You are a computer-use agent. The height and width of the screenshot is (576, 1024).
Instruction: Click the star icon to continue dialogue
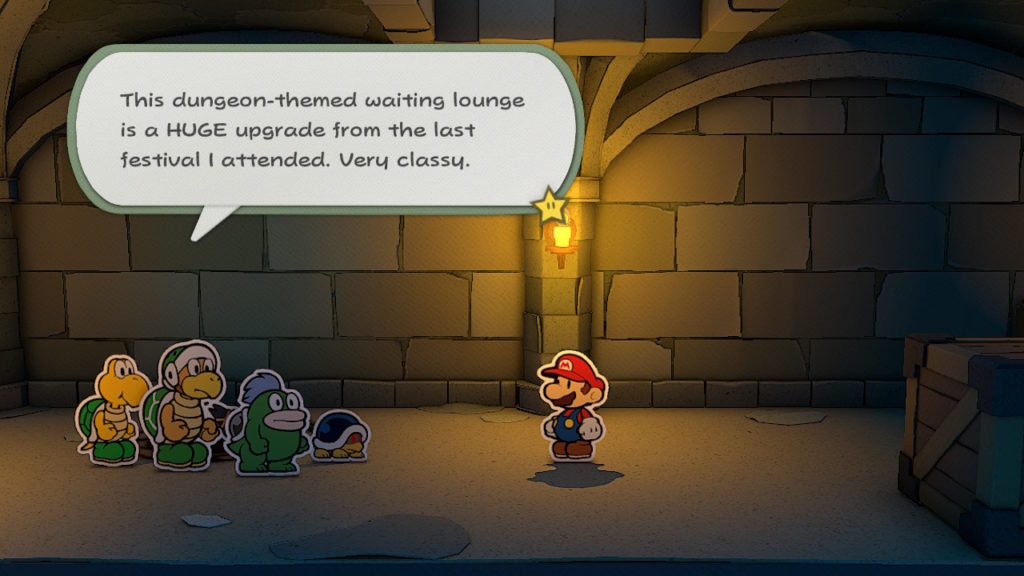tap(550, 205)
